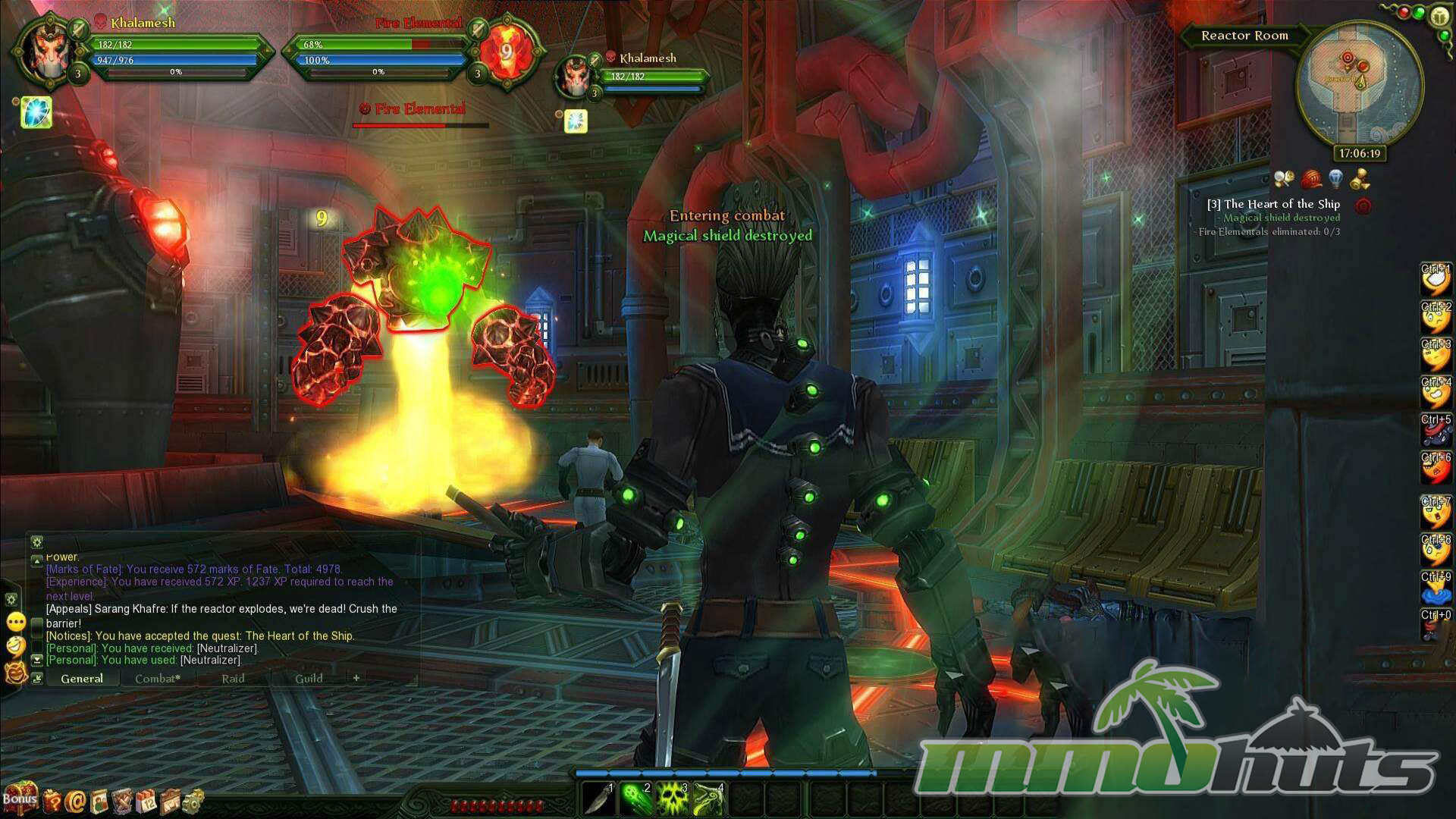The width and height of the screenshot is (1456, 819).
Task: Open mail with the @ icon
Action: coord(75,800)
